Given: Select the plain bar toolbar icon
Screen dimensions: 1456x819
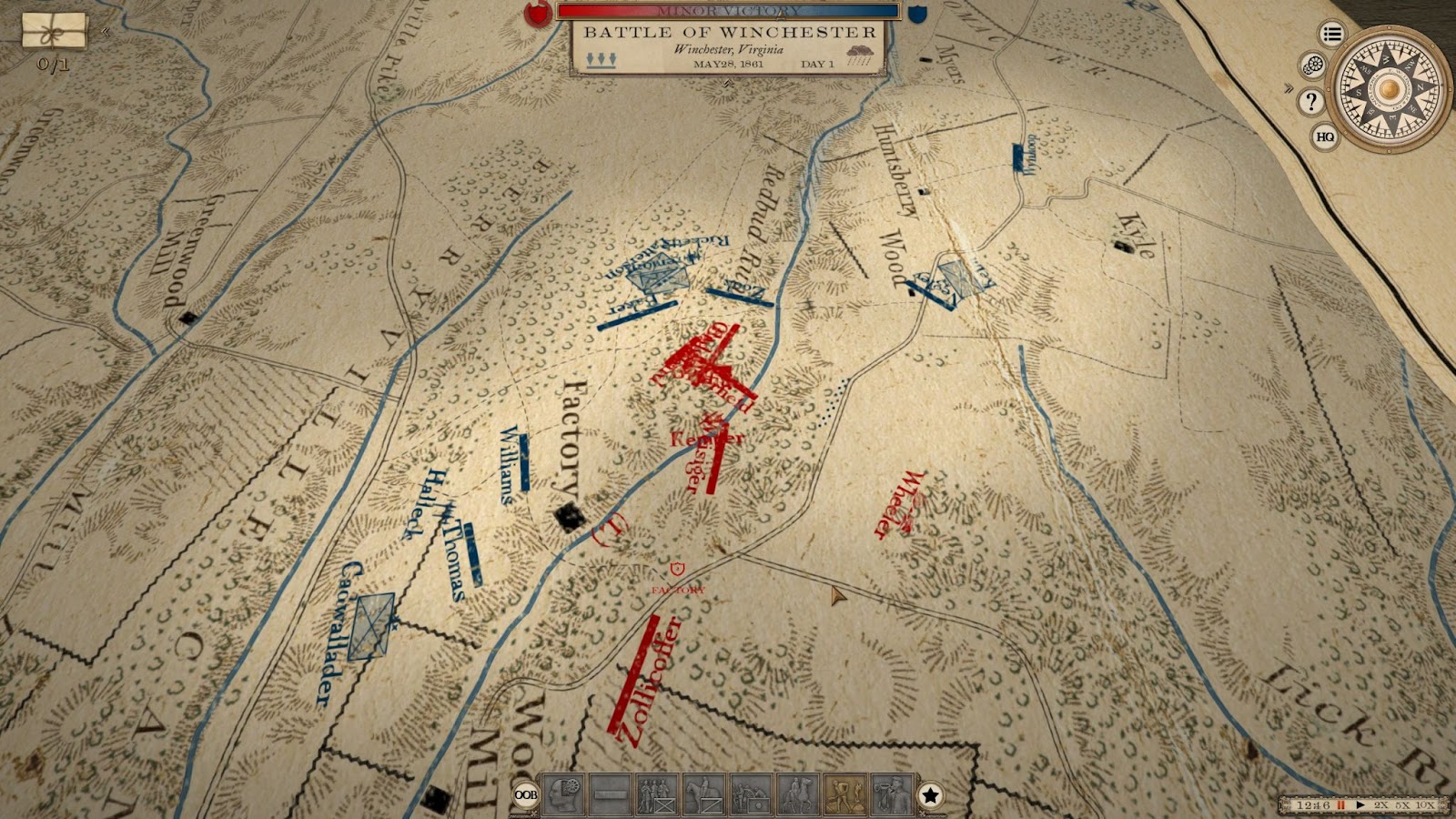Looking at the screenshot, I should click(610, 795).
